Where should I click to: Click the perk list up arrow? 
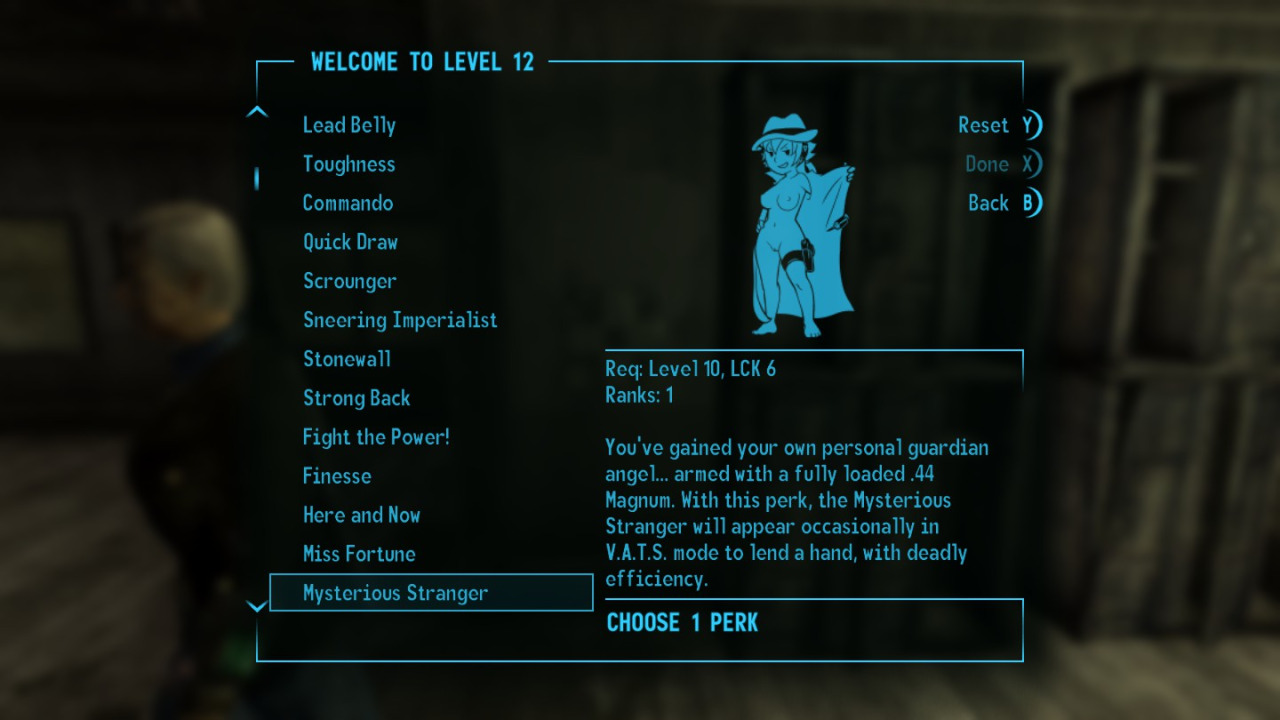coord(257,111)
